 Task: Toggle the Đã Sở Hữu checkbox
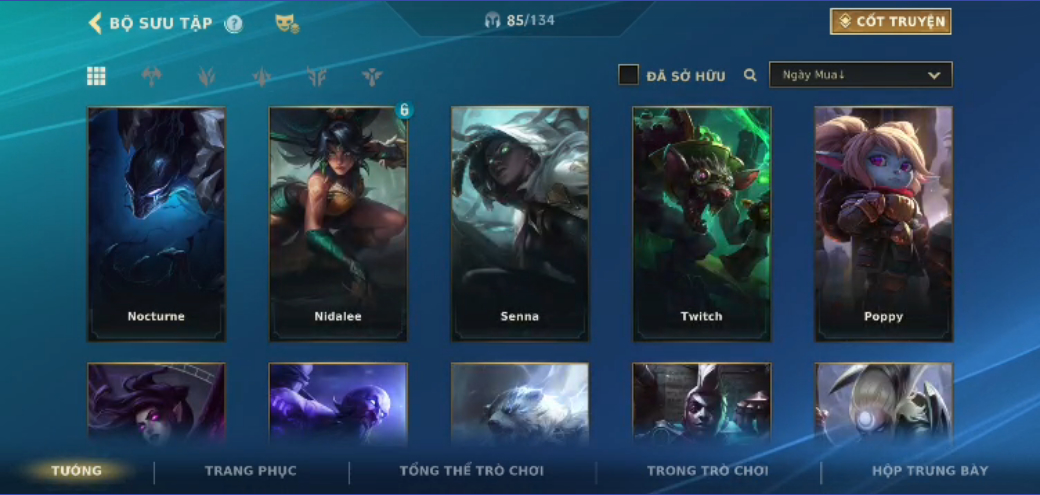click(628, 75)
